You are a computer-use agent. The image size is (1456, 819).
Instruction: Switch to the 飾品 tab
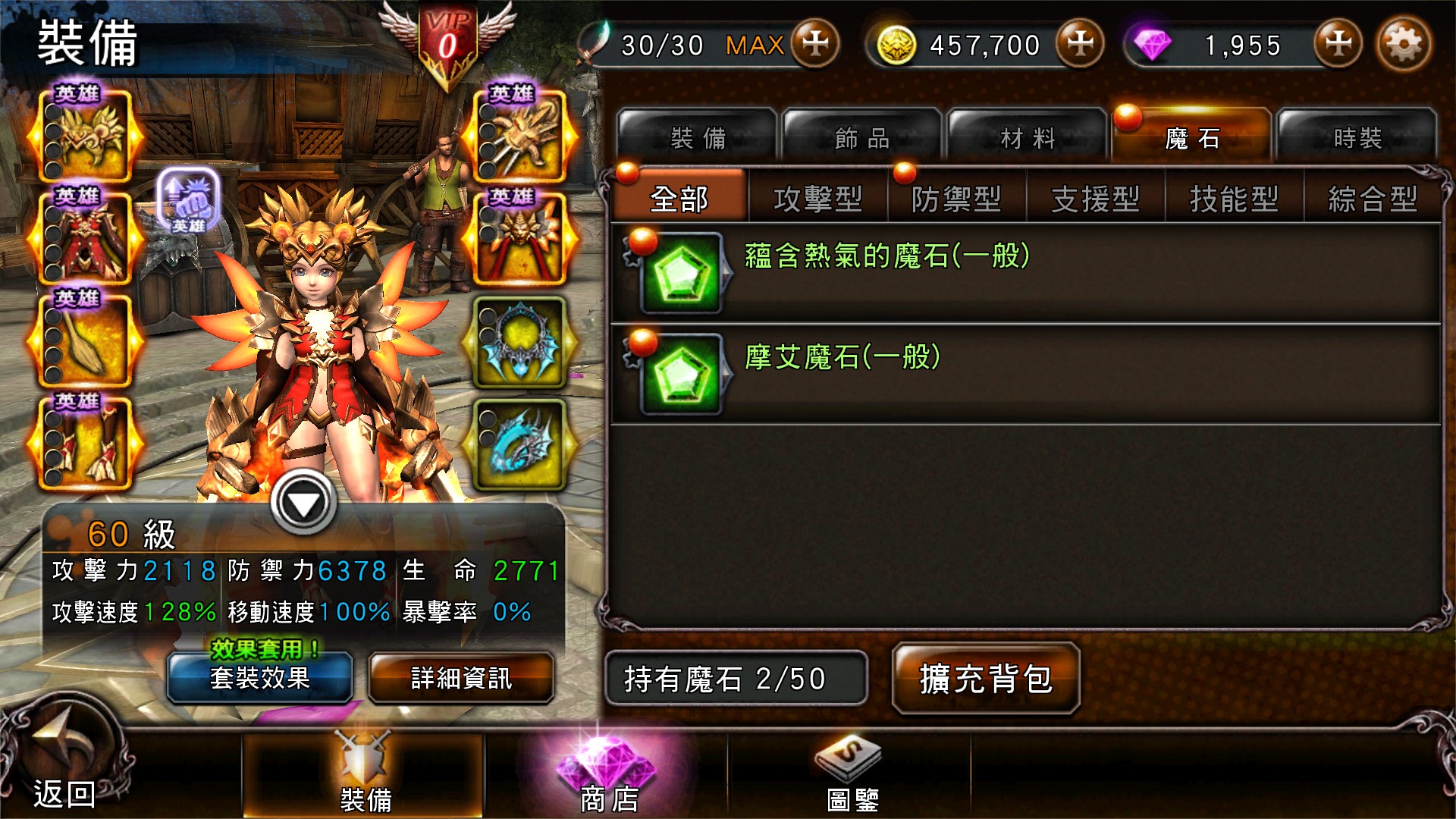[x=861, y=136]
